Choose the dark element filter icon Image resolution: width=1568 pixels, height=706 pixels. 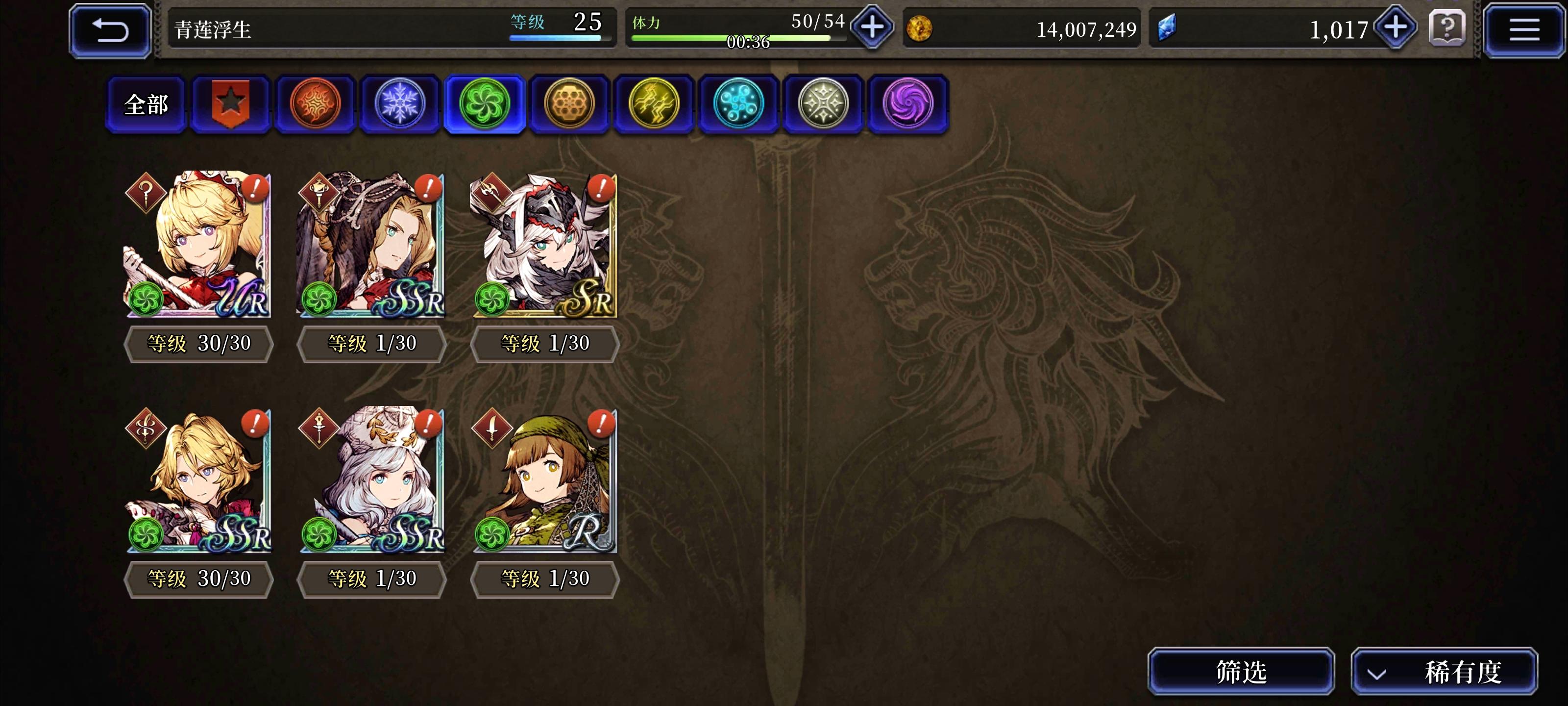click(x=907, y=103)
